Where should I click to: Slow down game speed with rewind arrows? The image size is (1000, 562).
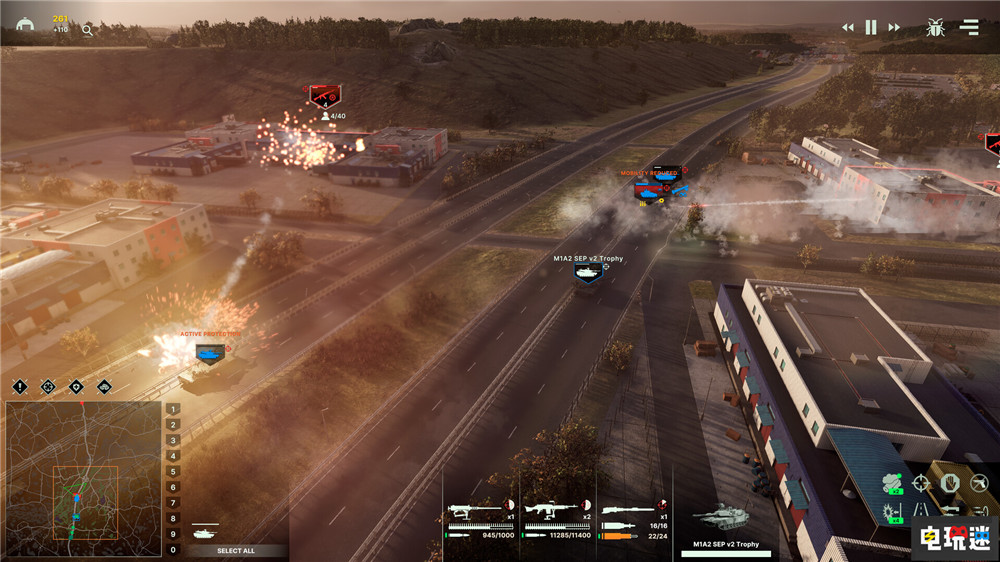848,28
